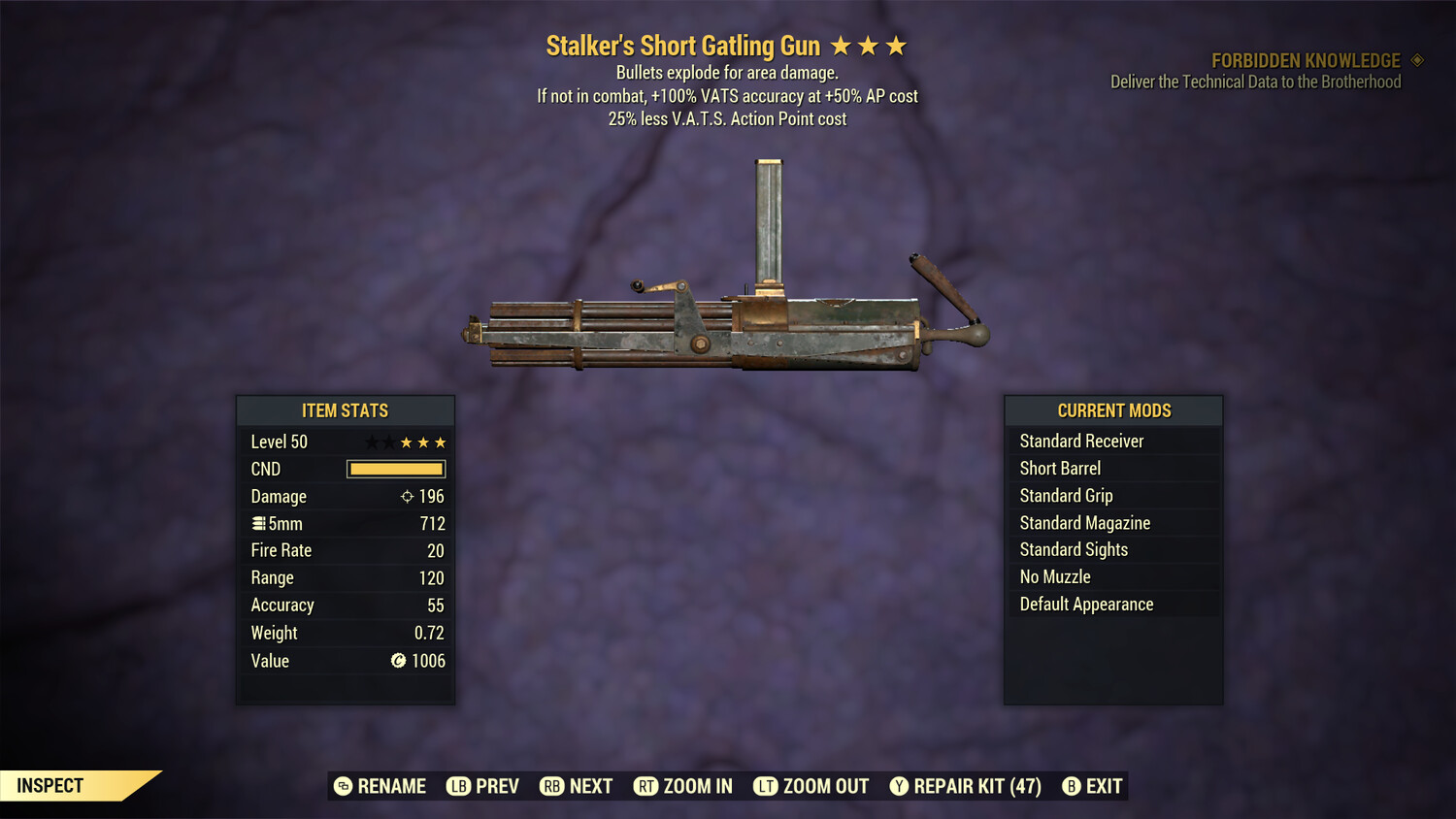Click the yellow CND condition bar
Screen dimensions: 1456x819
tap(395, 469)
